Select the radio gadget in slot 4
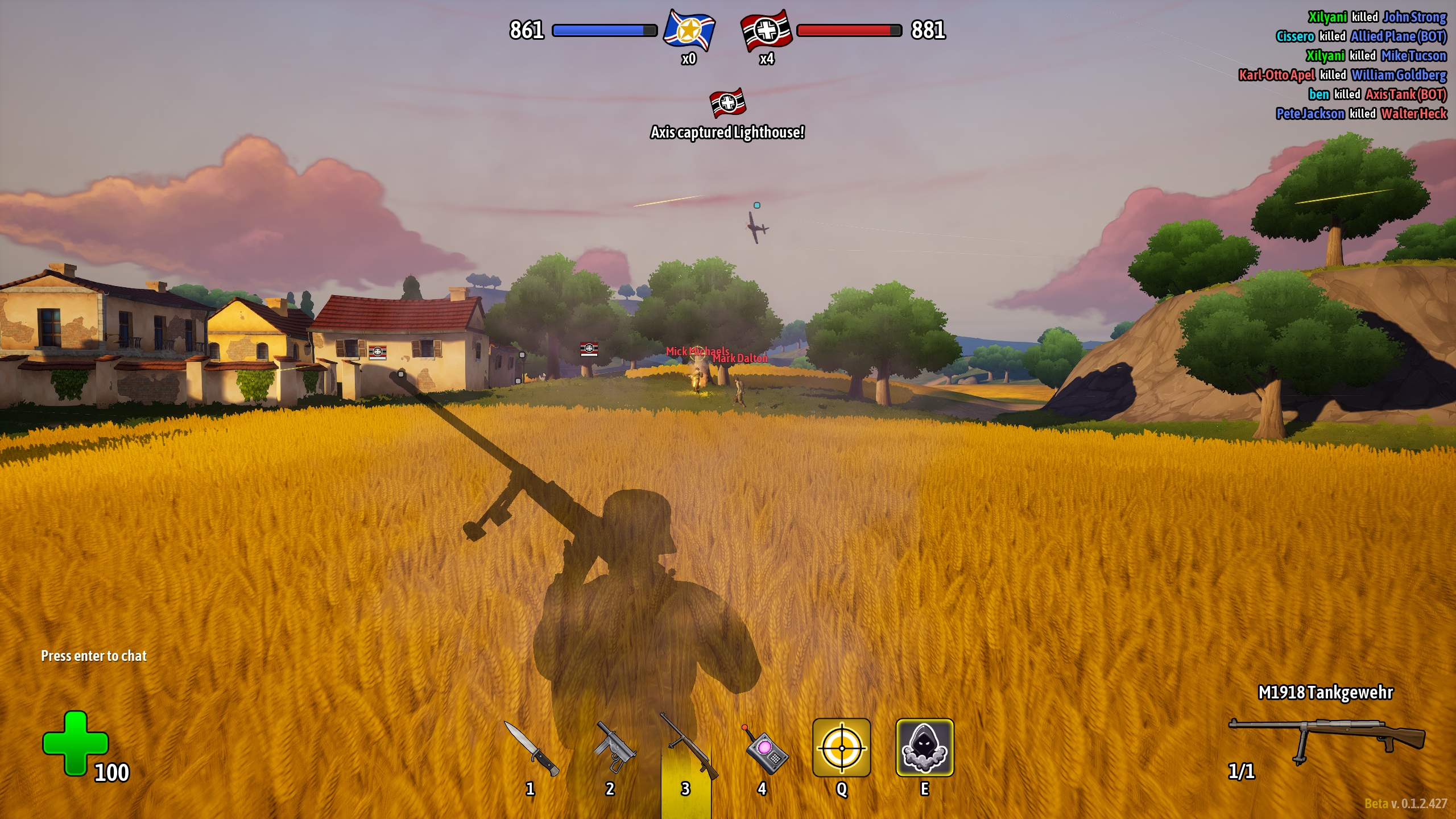This screenshot has width=1456, height=819. pyautogui.click(x=766, y=750)
